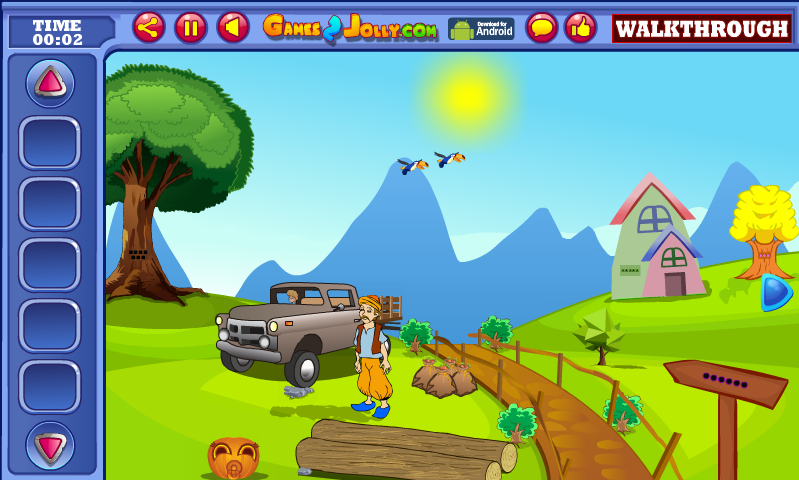This screenshot has height=480, width=799.
Task: Open the WALKTHROUGH guide
Action: (x=701, y=28)
